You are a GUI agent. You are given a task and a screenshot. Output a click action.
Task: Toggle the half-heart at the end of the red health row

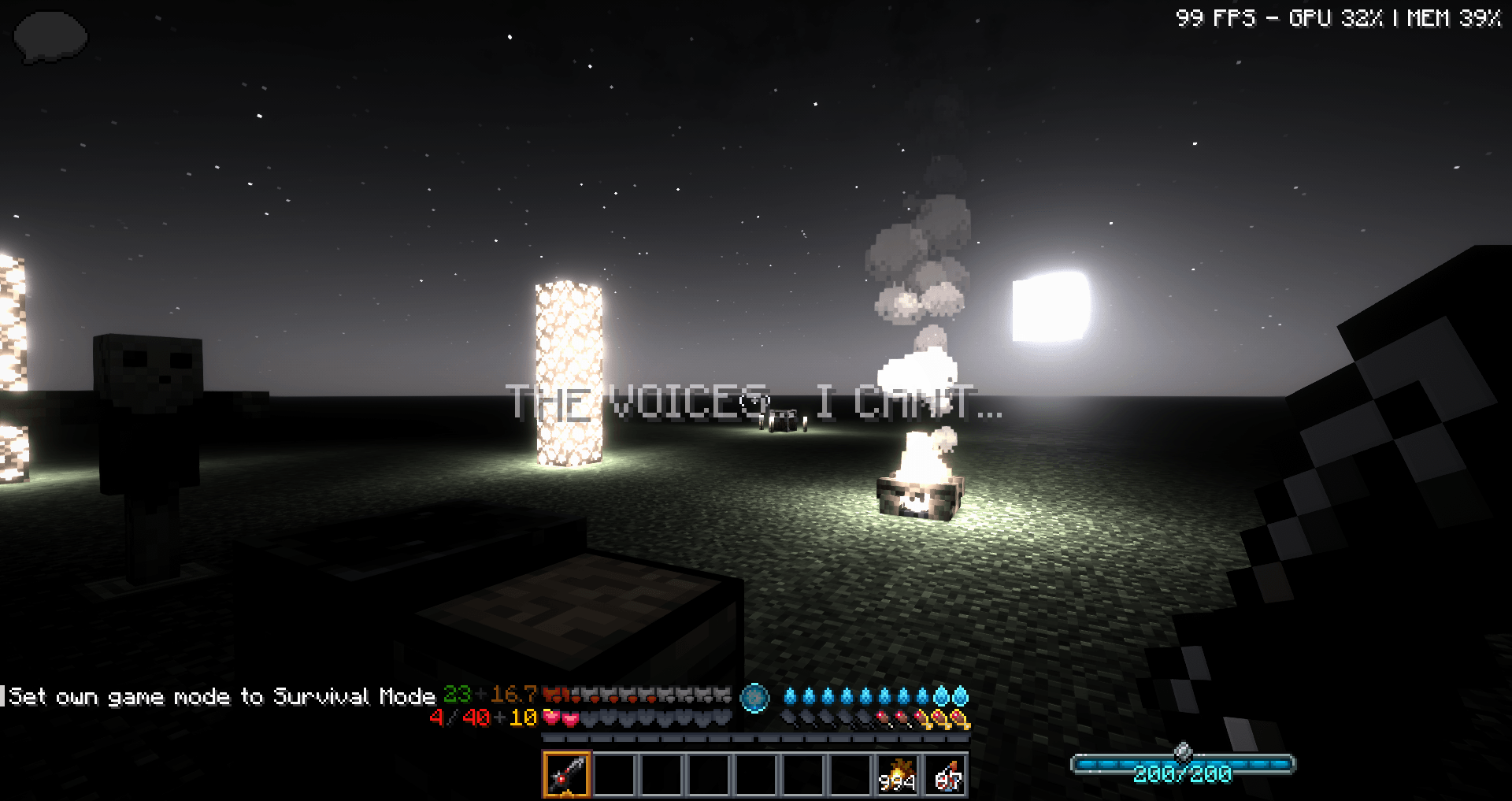pos(652,698)
